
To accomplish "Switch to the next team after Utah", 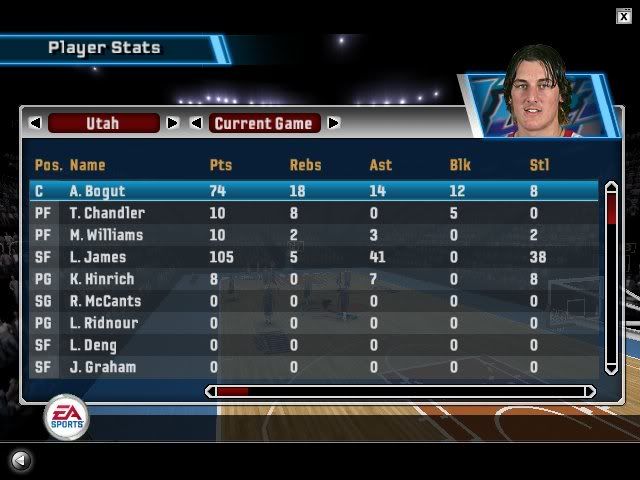I will 172,123.
